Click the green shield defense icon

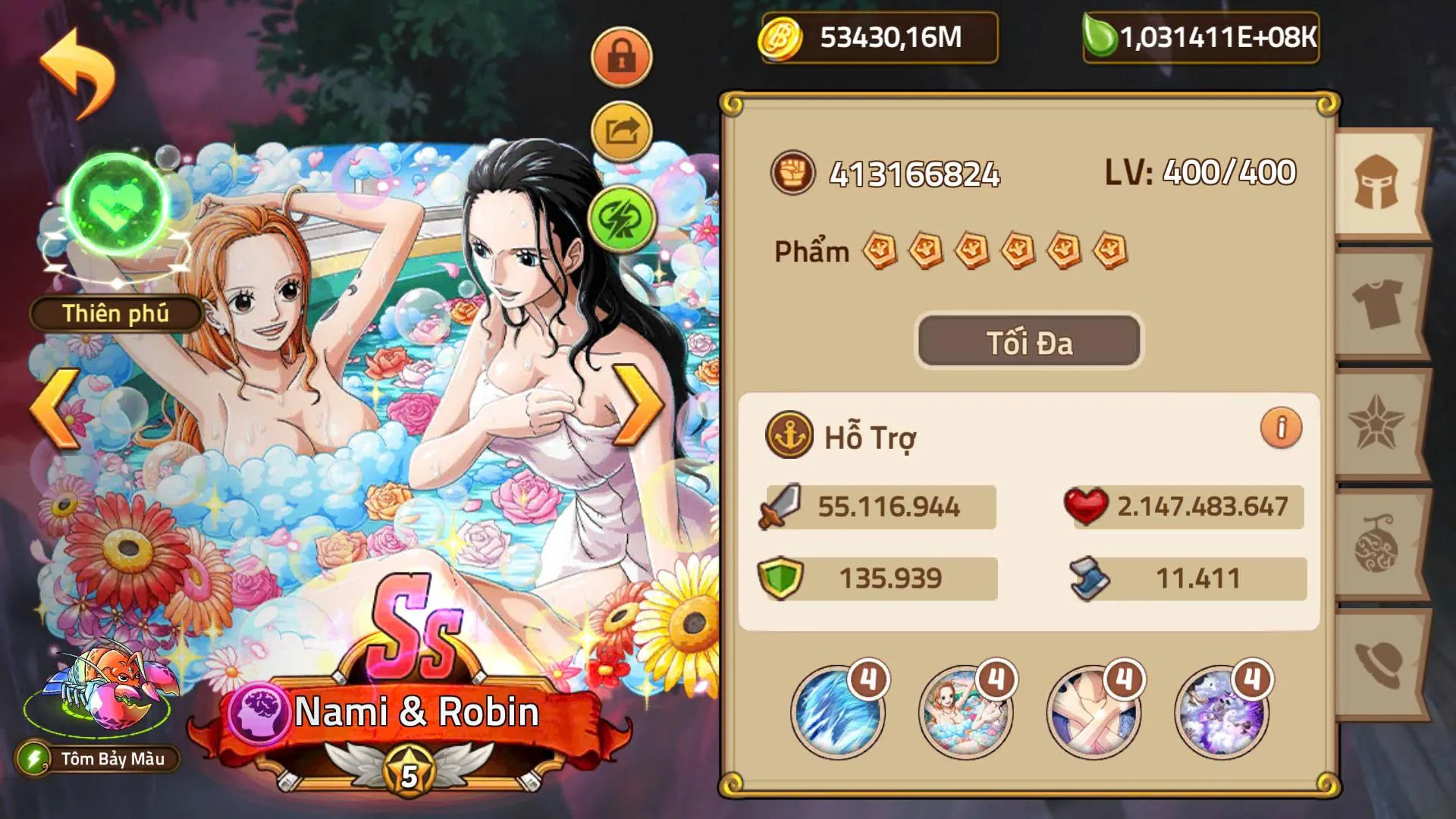coord(780,578)
